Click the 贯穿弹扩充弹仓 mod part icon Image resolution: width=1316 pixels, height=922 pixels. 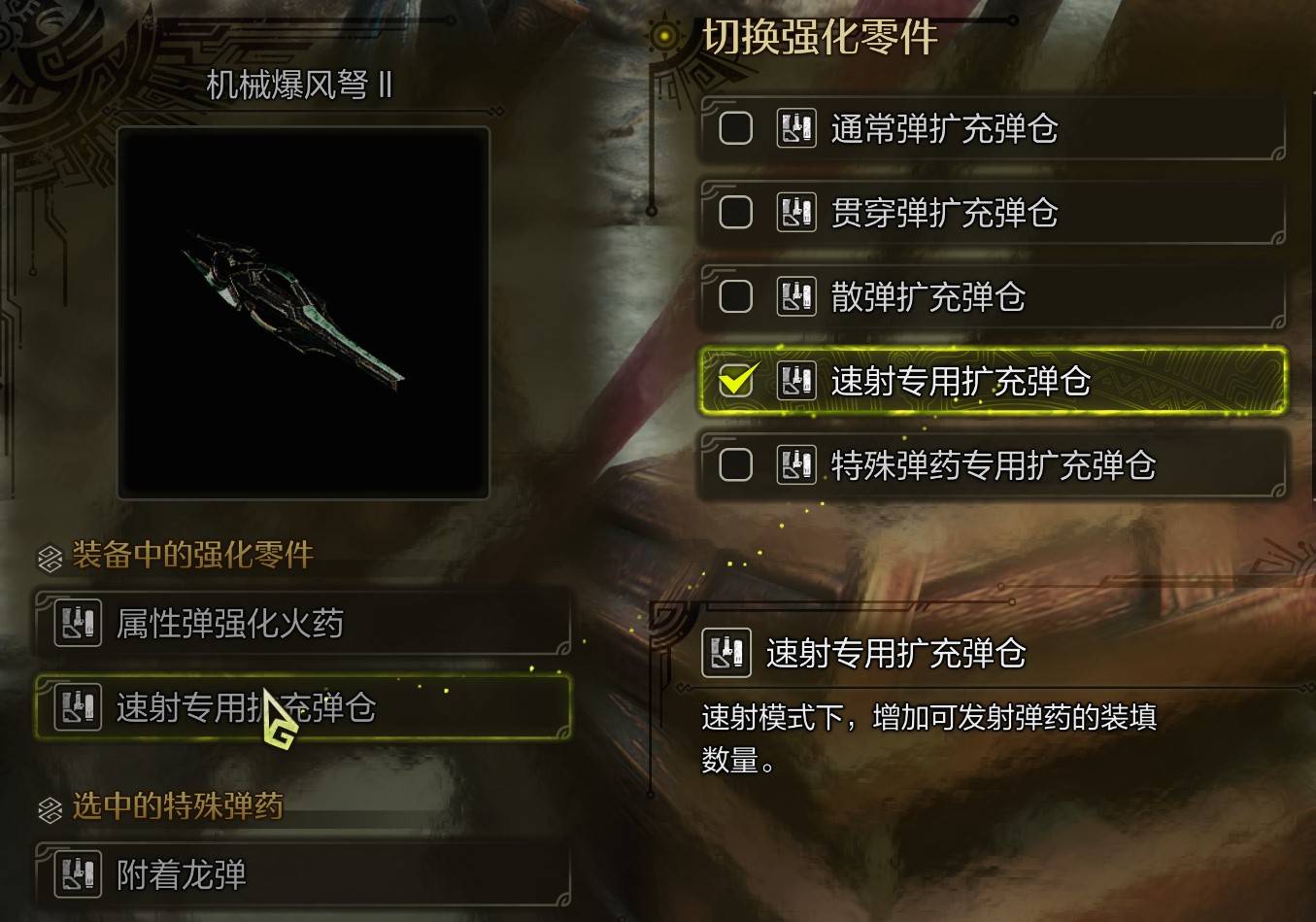795,212
